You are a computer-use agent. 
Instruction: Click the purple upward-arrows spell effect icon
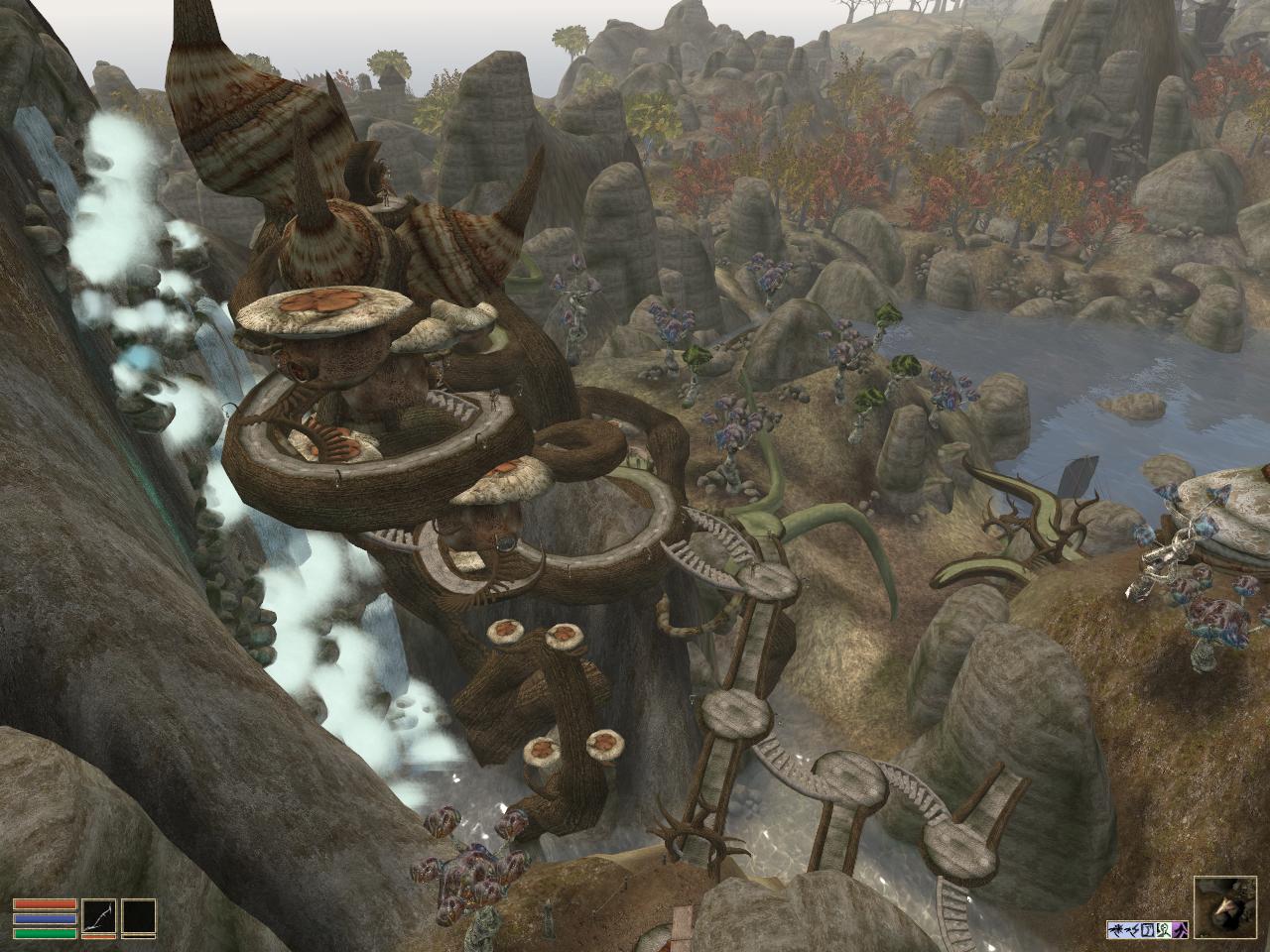(x=1181, y=929)
